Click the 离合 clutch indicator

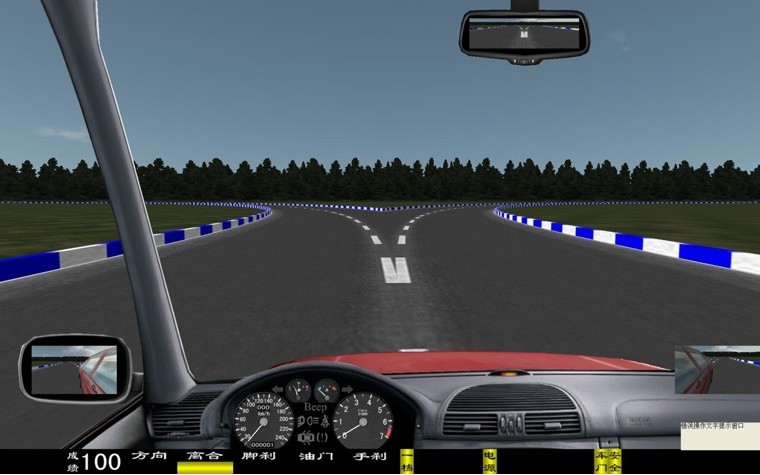pos(204,456)
